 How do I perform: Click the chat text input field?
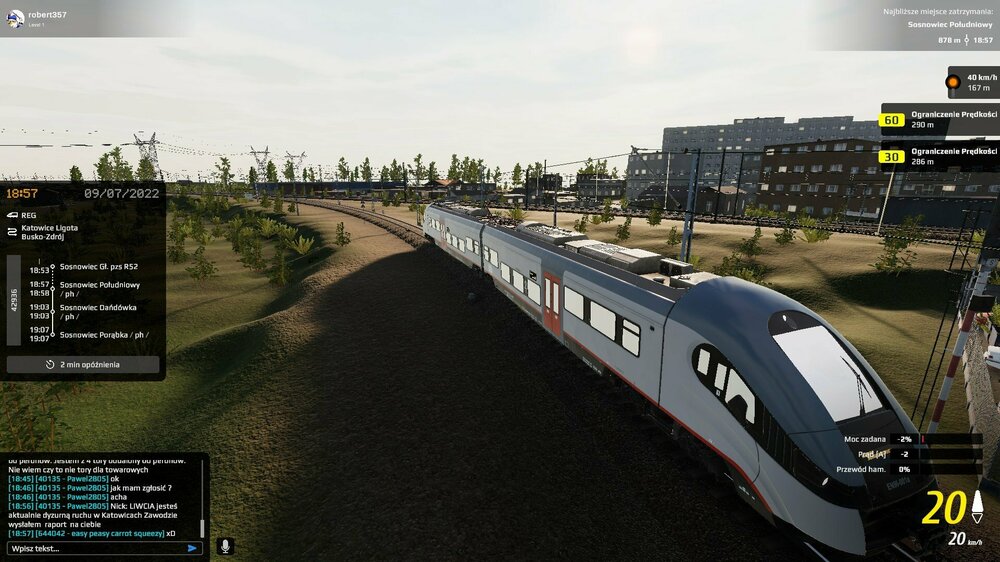[x=95, y=548]
